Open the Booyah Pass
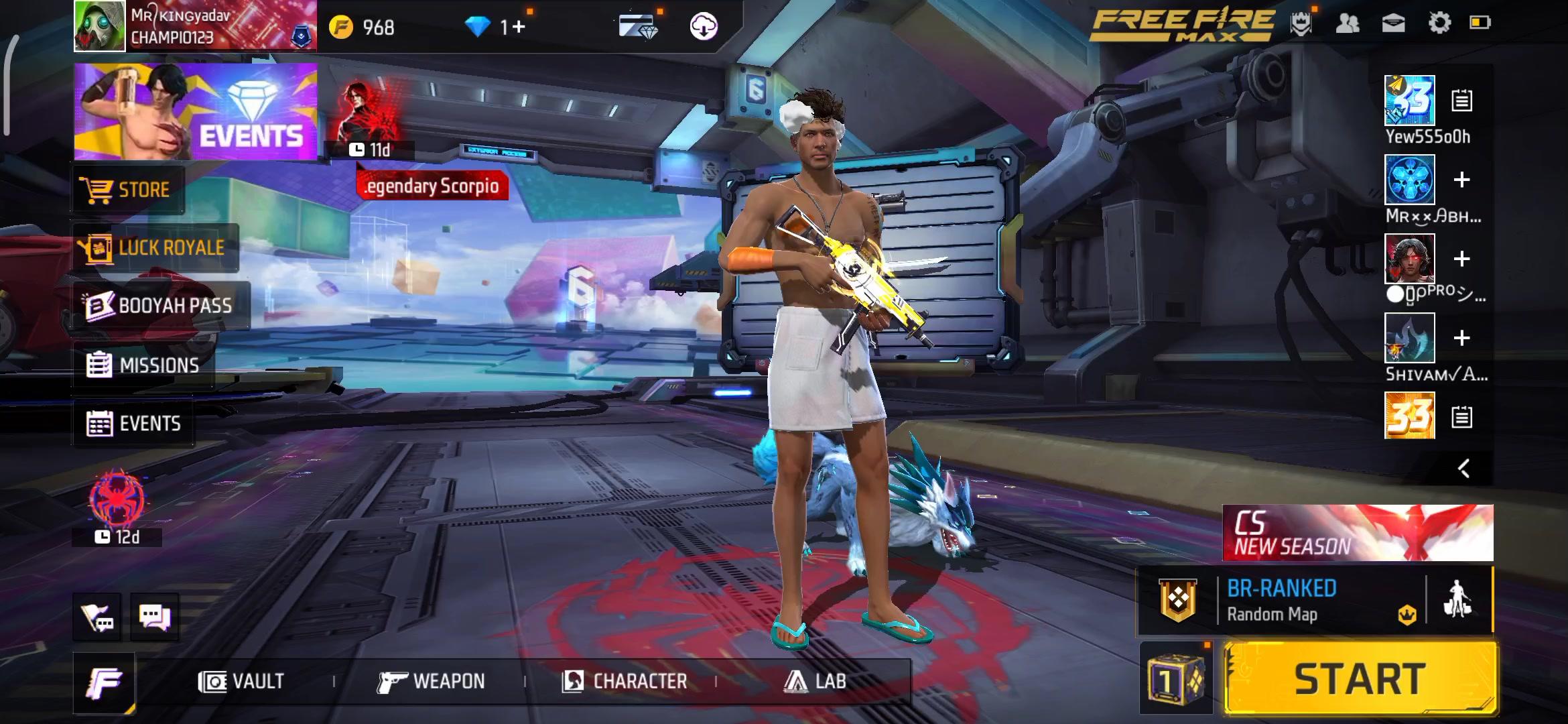Image resolution: width=1568 pixels, height=724 pixels. click(161, 306)
